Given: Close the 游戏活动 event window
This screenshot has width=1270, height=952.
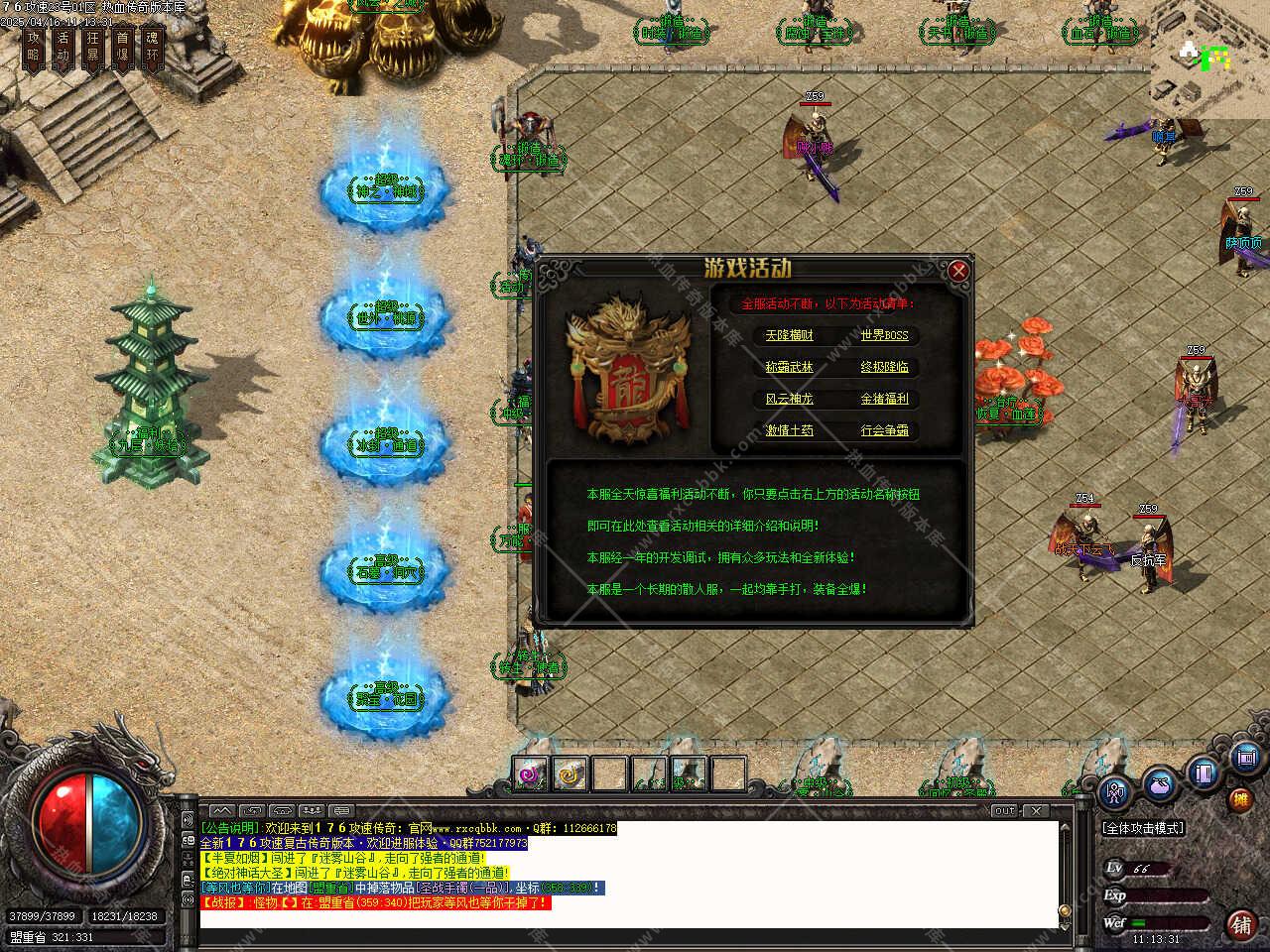Looking at the screenshot, I should click(957, 271).
